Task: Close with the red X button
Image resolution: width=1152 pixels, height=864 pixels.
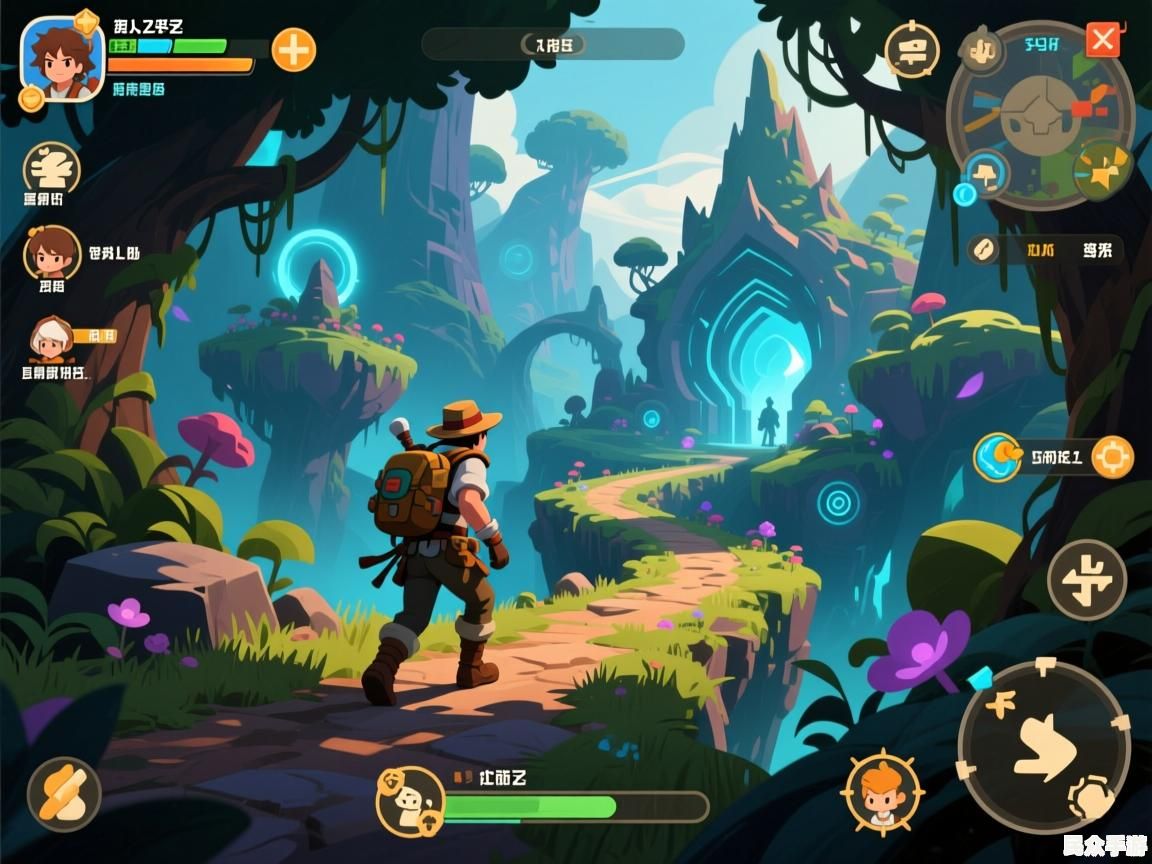Action: click(x=1103, y=40)
